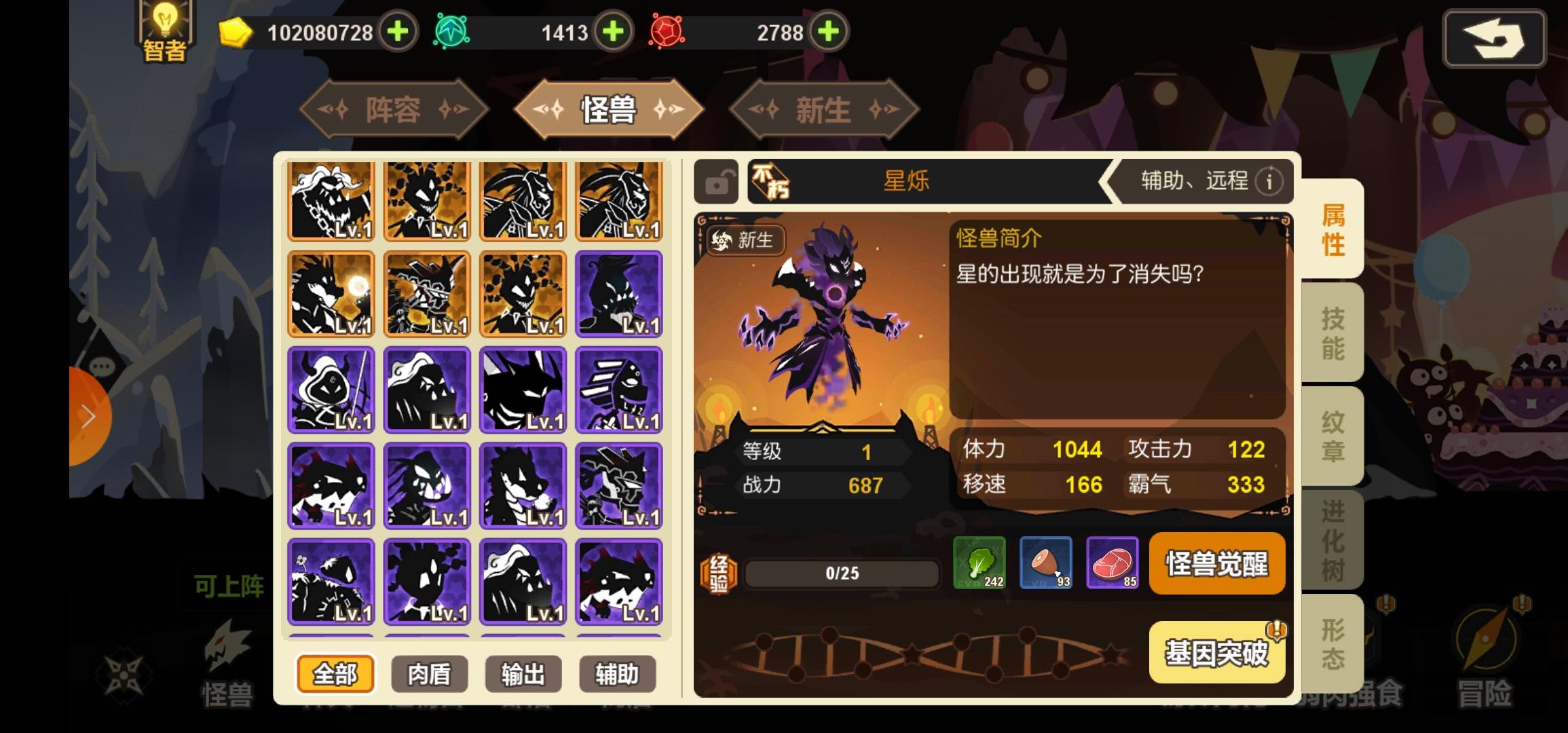The image size is (1568, 733).
Task: Select the ham food item with 93 count
Action: point(1046,564)
